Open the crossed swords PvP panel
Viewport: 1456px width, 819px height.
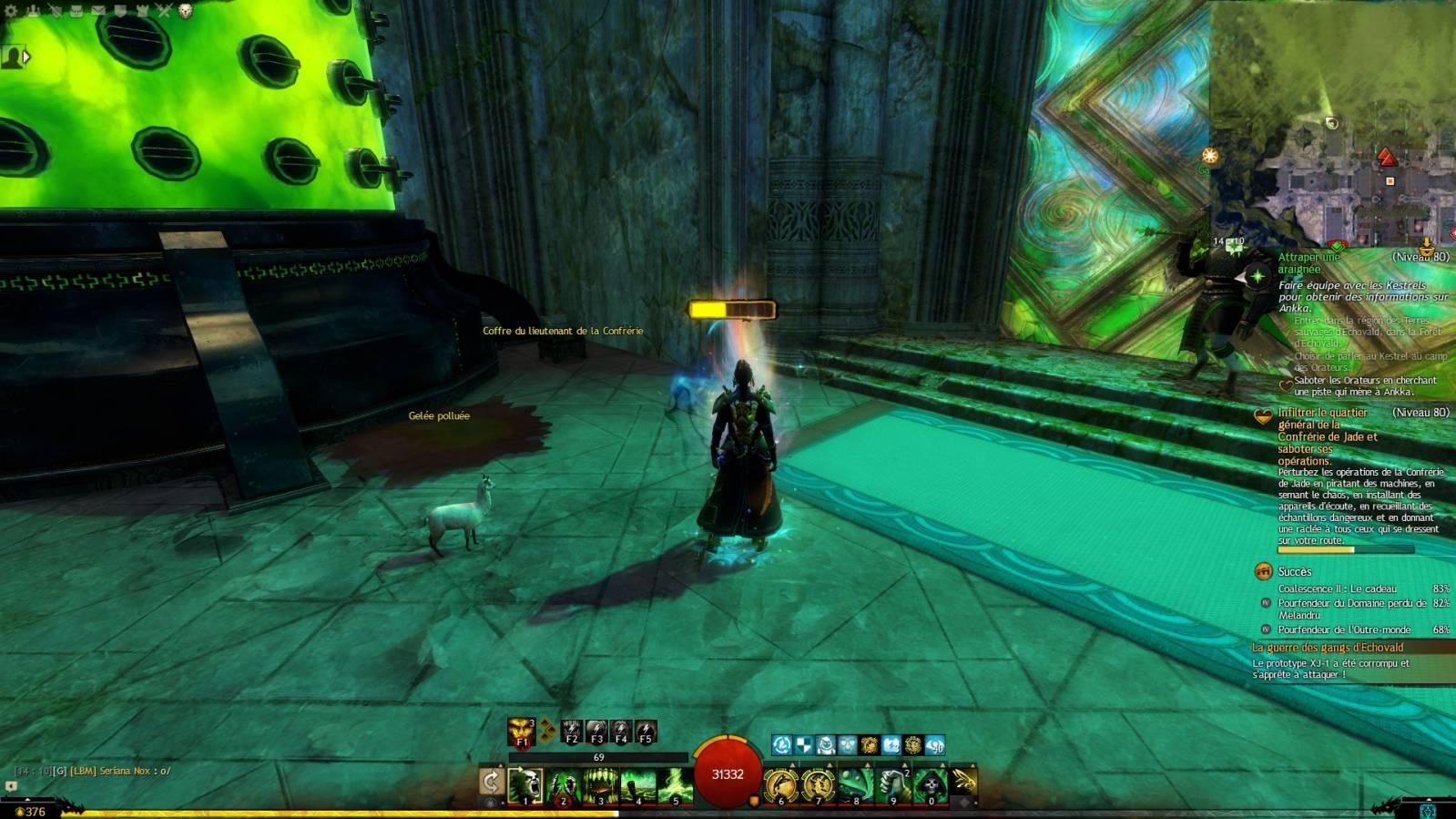tap(164, 11)
